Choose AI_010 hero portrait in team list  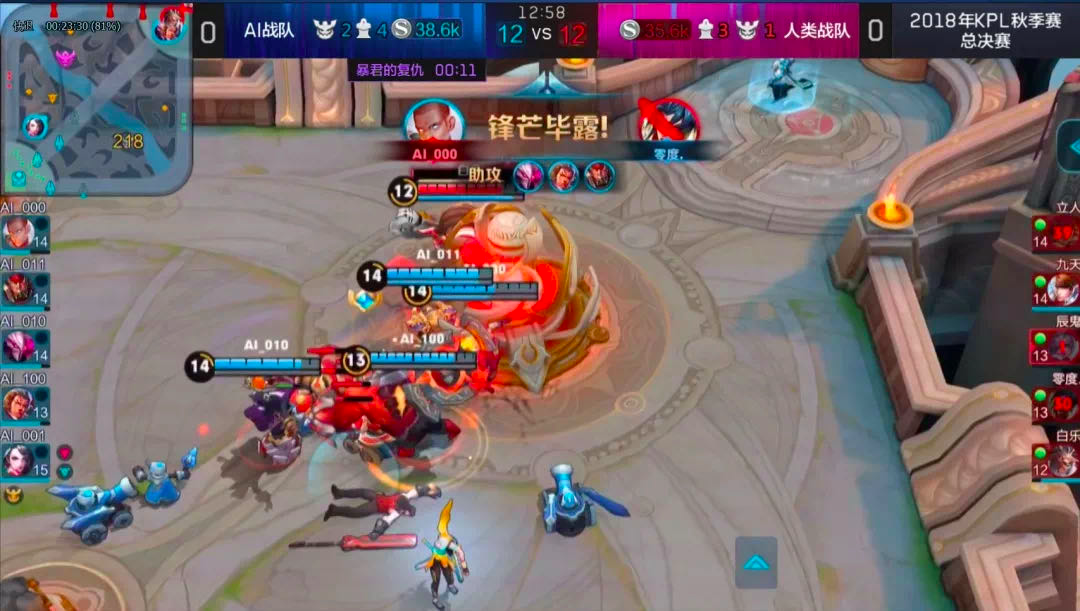18,347
